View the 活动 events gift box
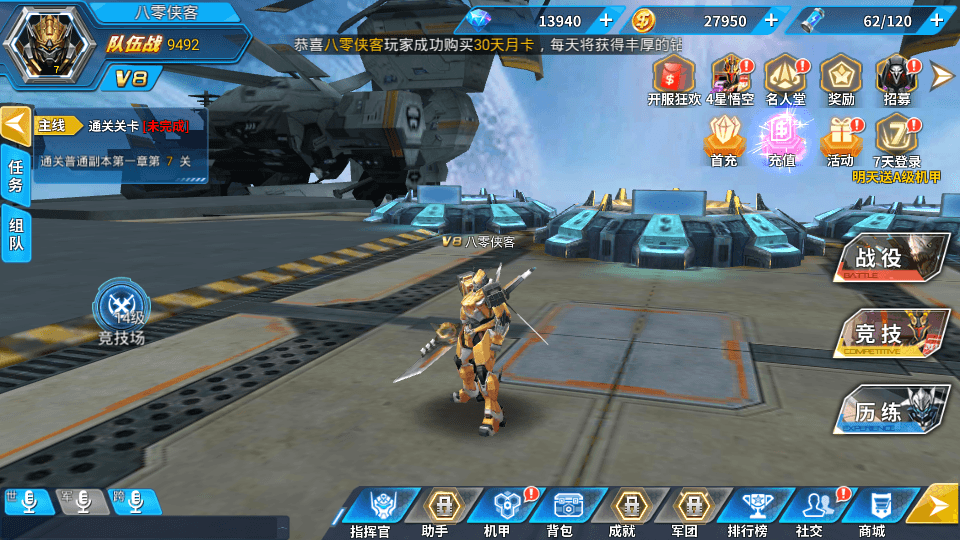 (x=840, y=138)
